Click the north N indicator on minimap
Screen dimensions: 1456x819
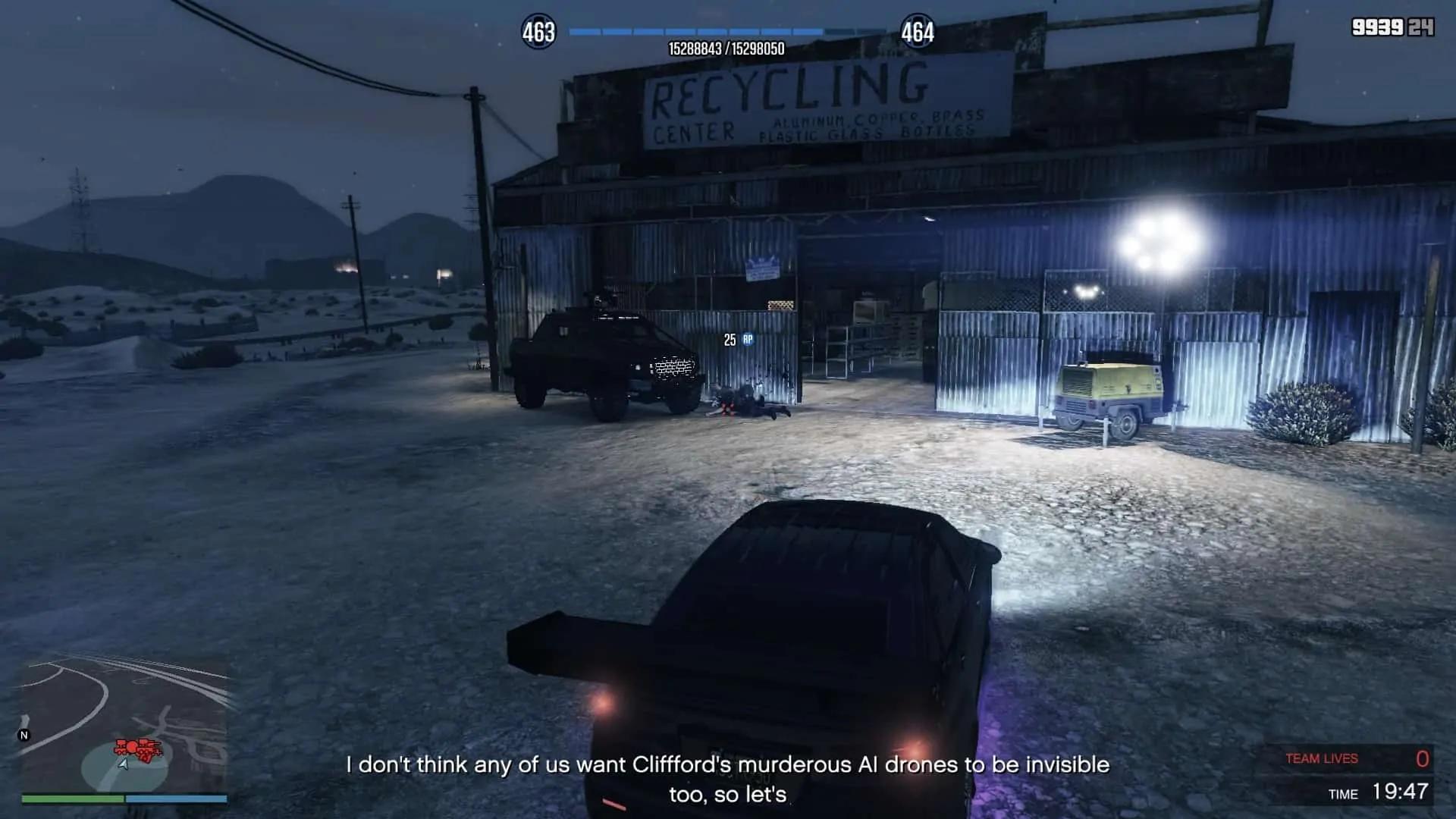[x=24, y=735]
